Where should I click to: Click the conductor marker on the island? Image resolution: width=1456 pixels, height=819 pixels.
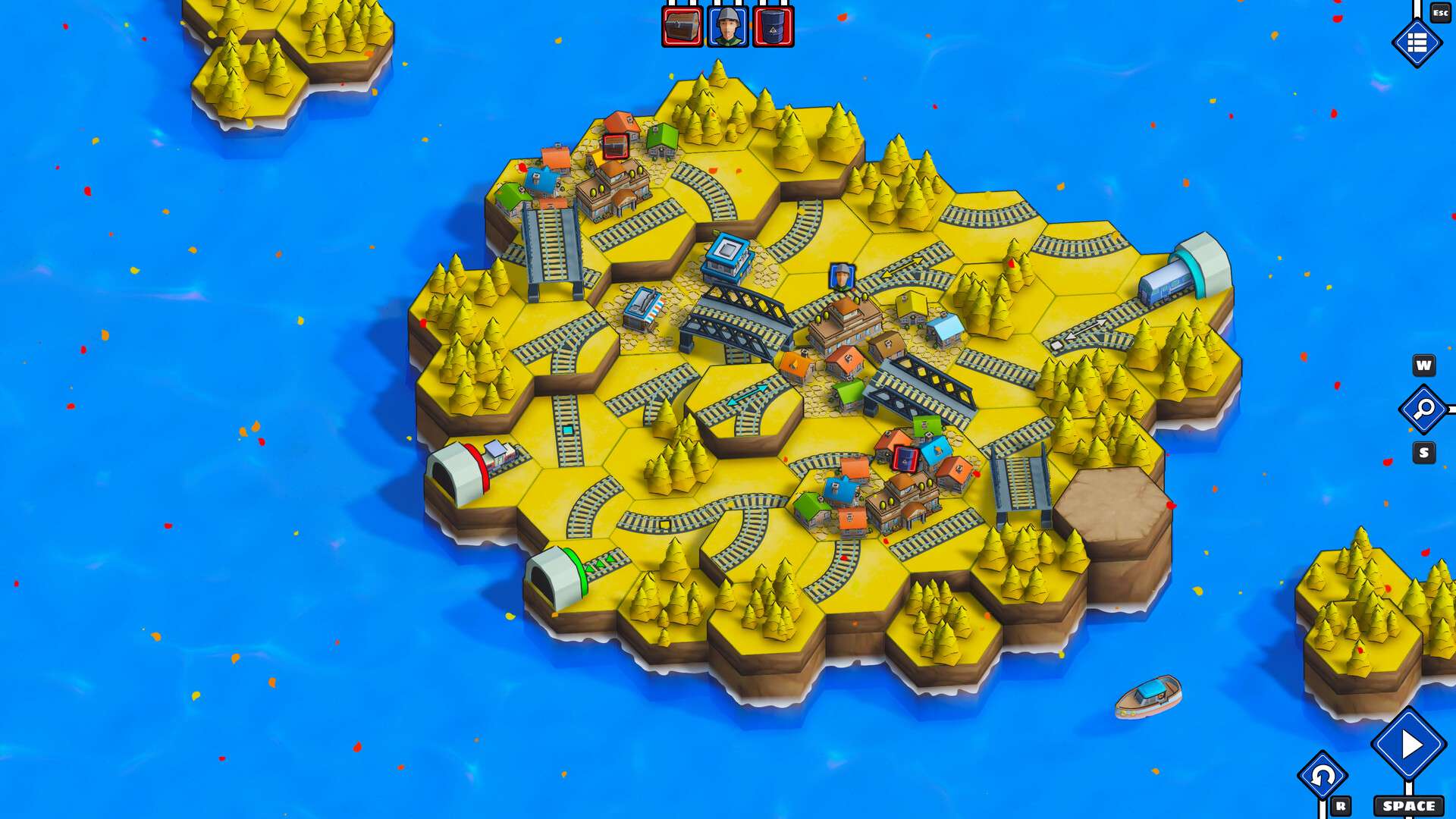pyautogui.click(x=840, y=275)
